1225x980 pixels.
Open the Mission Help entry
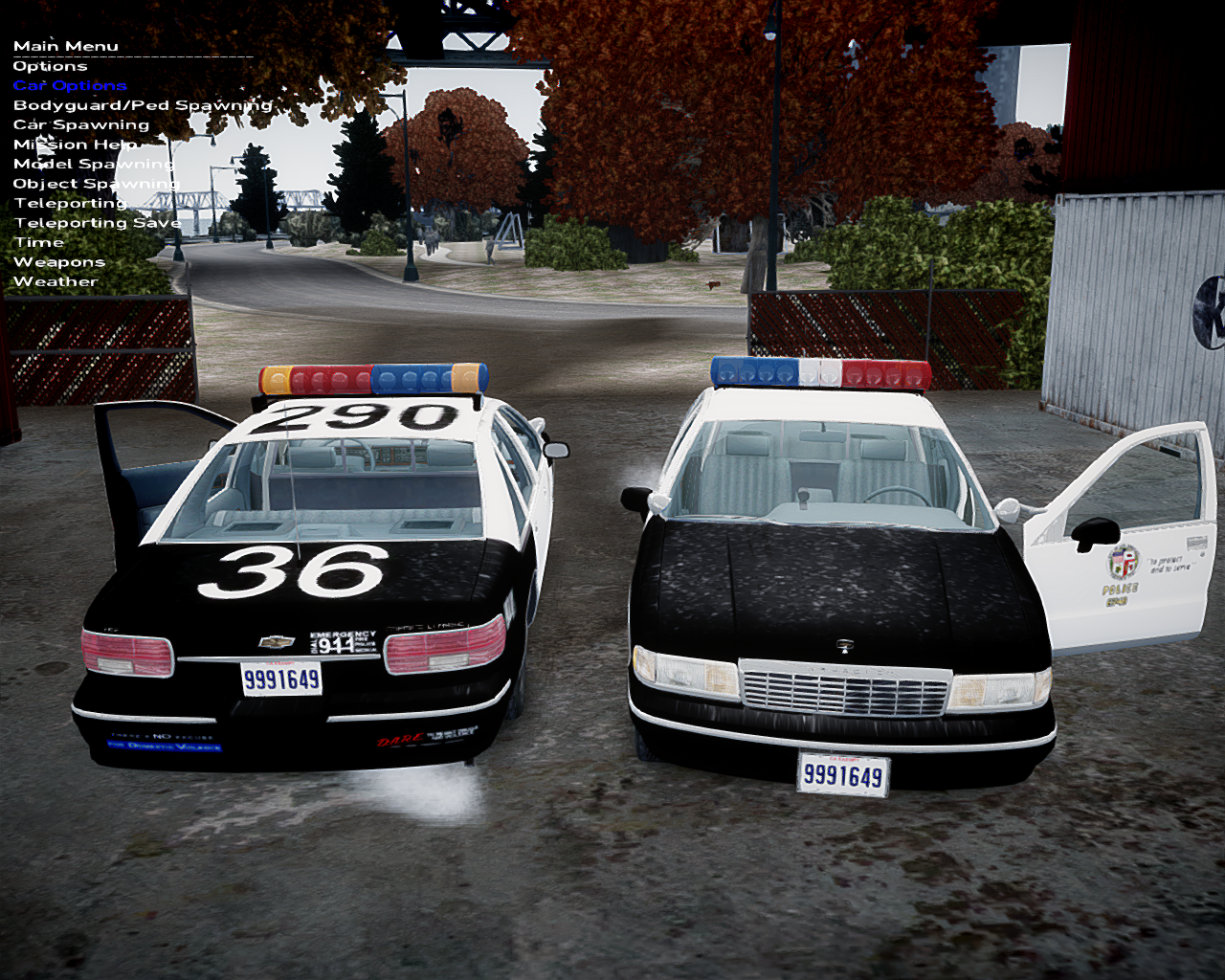point(76,145)
